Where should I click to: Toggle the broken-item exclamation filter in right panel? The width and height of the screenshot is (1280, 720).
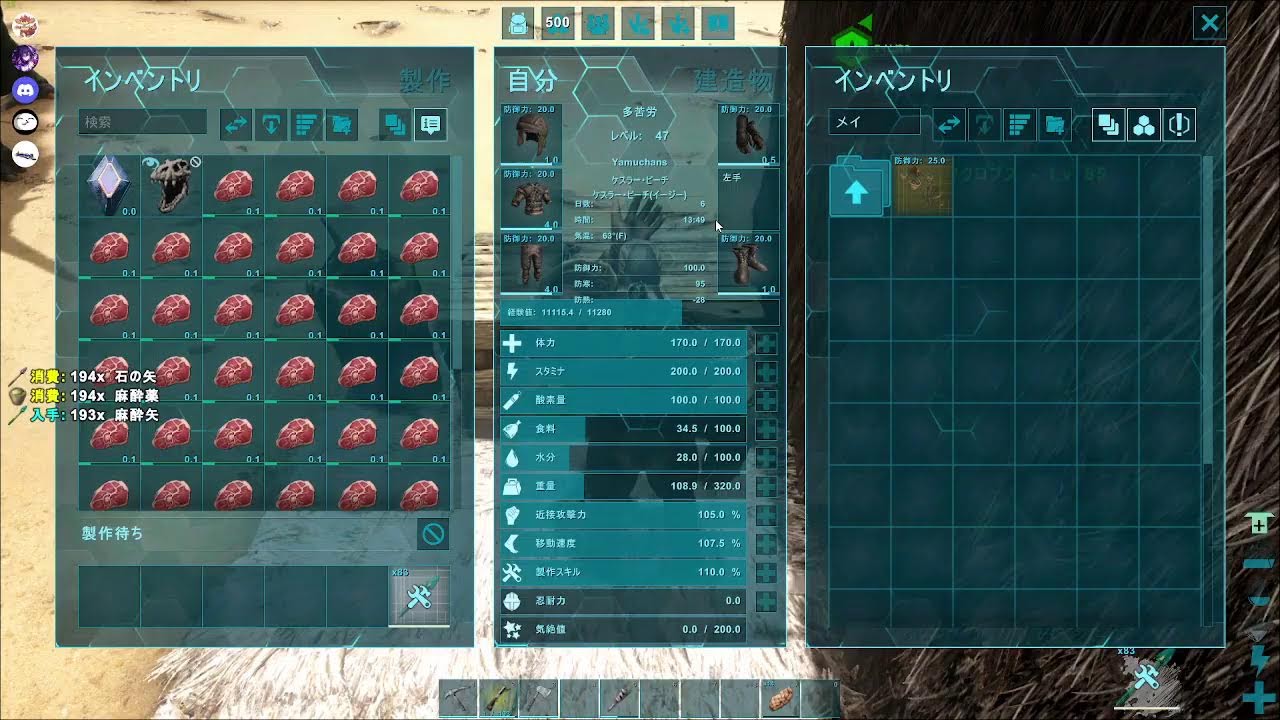(x=1178, y=125)
